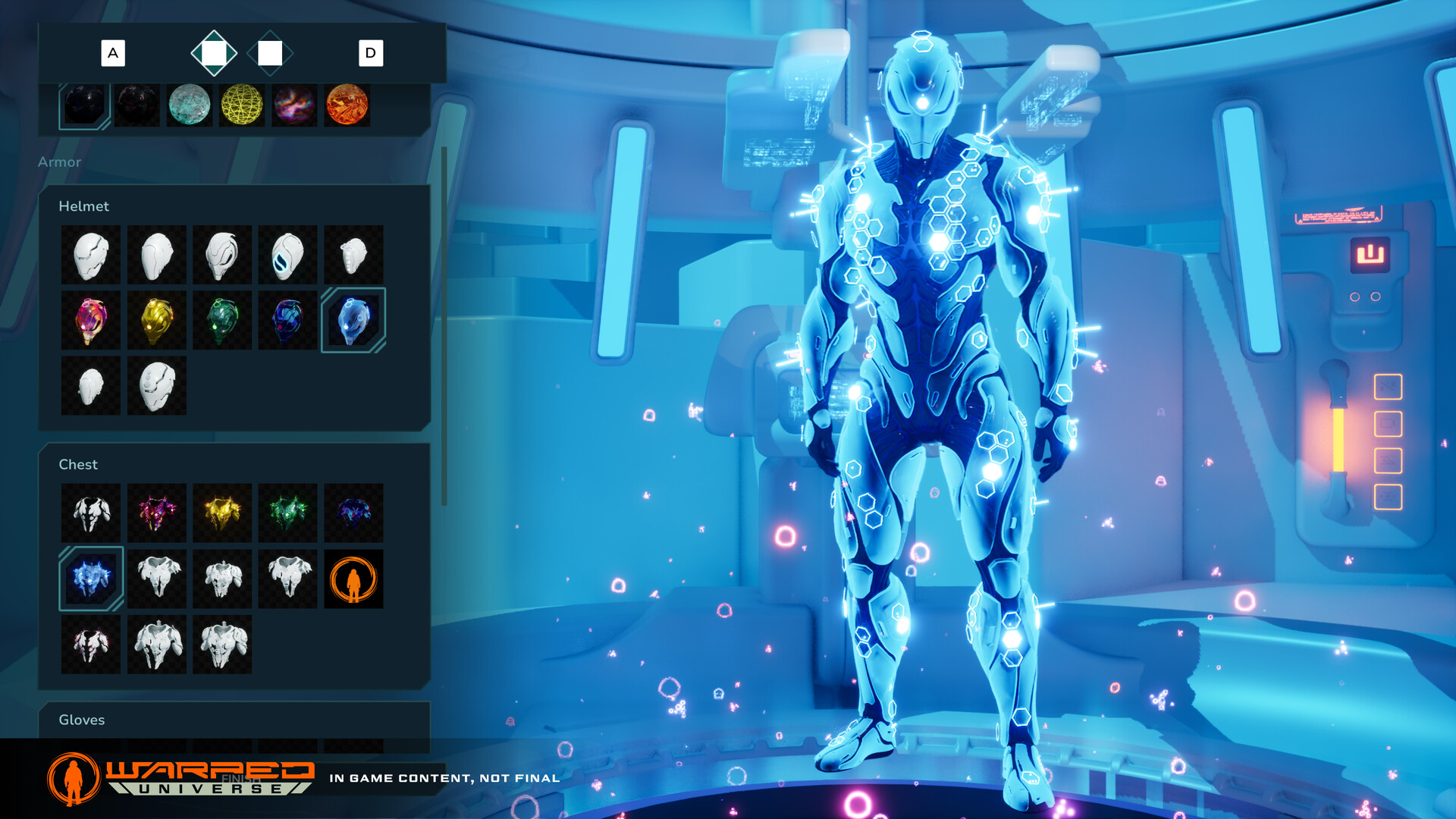Image resolution: width=1456 pixels, height=819 pixels.
Task: Select the magenta crystal helmet skin
Action: click(90, 319)
